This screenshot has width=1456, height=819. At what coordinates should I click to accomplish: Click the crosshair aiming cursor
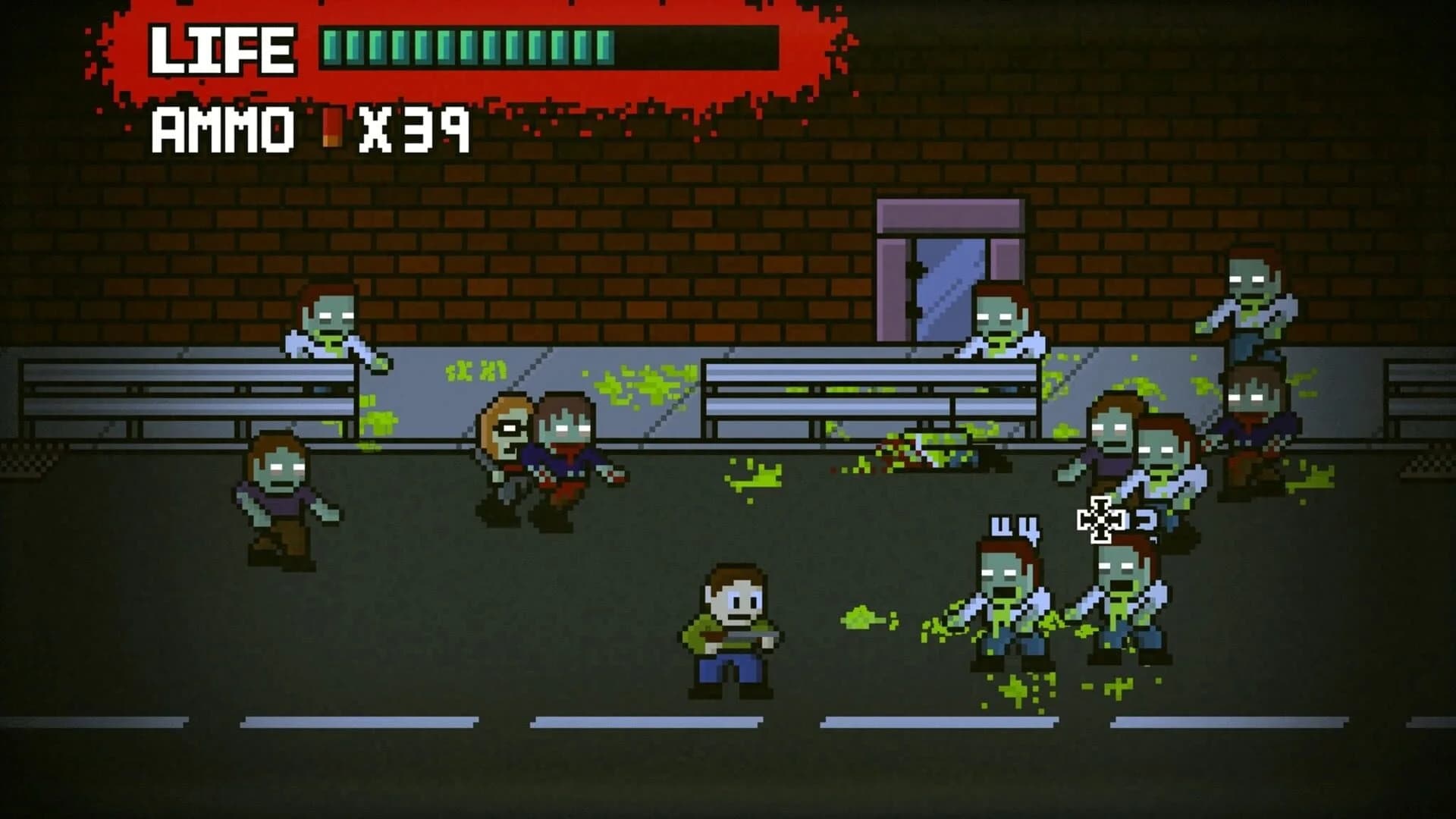tap(1100, 520)
